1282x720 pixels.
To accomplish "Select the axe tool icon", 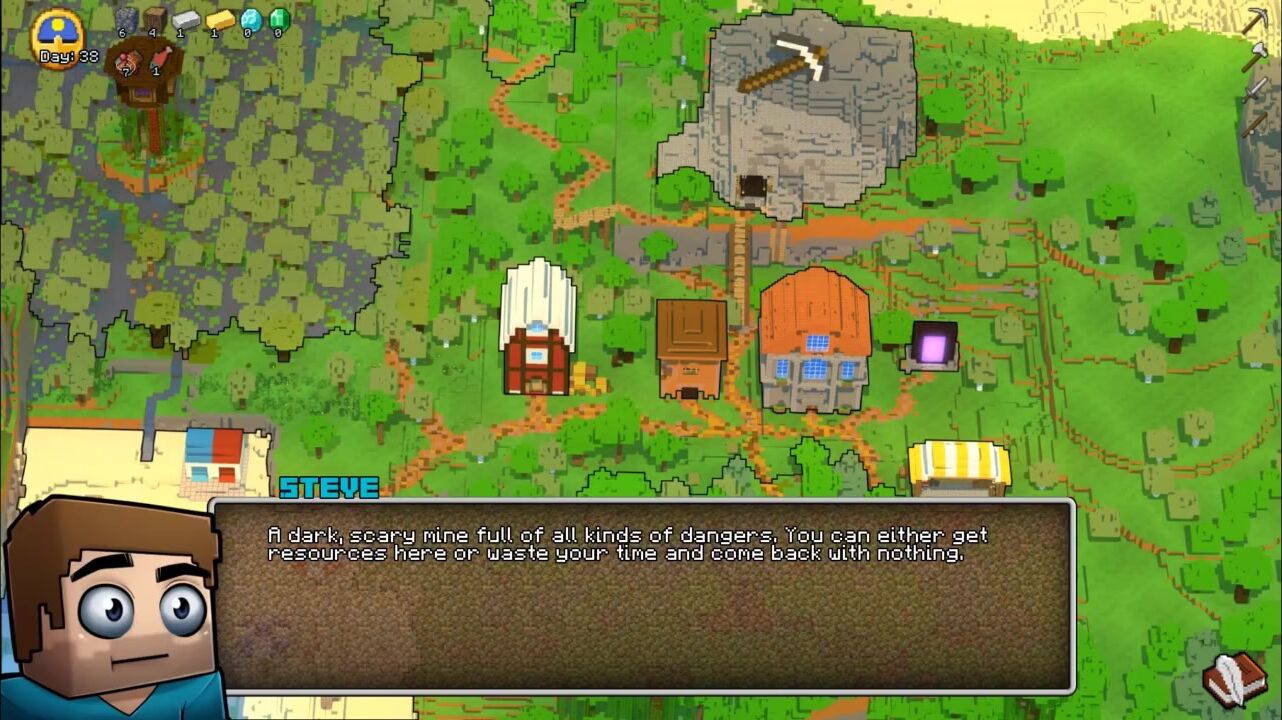I will coord(1254,56).
